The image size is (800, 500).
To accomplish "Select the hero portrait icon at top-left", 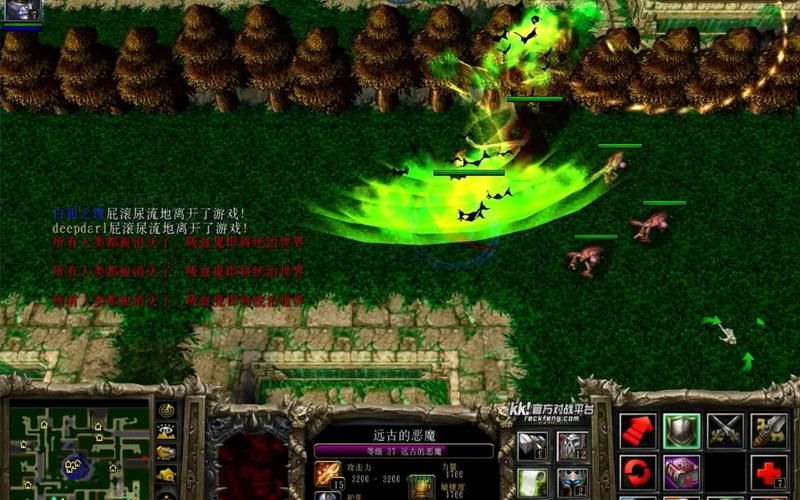I will tap(21, 10).
